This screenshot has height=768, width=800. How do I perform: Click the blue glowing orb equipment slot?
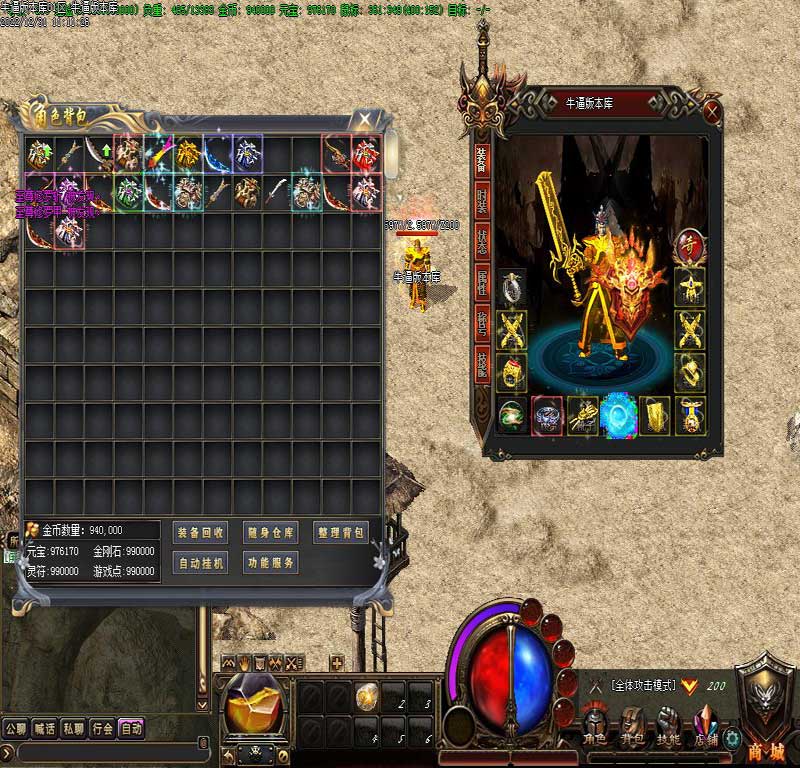(x=619, y=415)
